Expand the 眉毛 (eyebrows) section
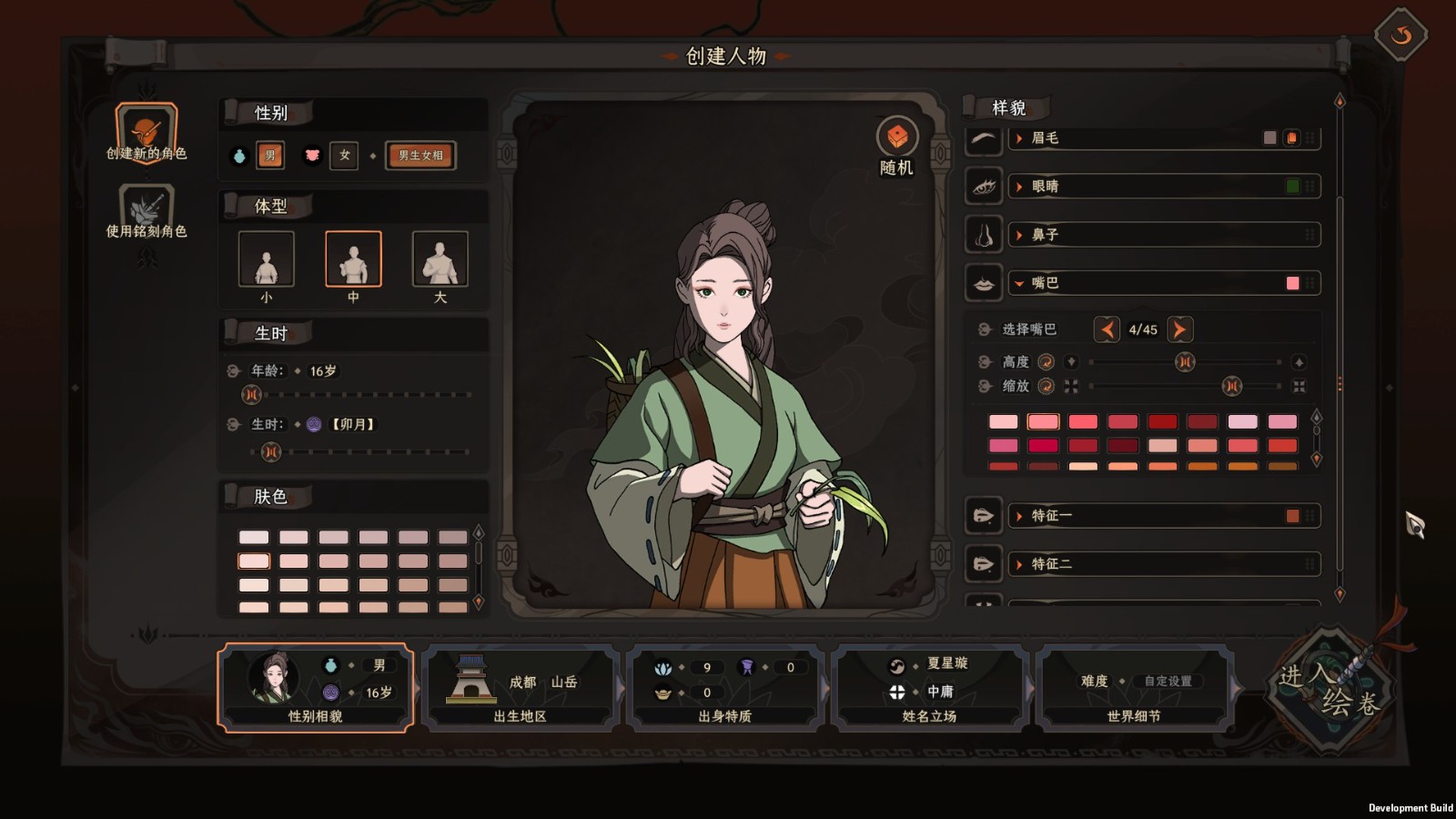This screenshot has height=819, width=1456. tap(1045, 138)
